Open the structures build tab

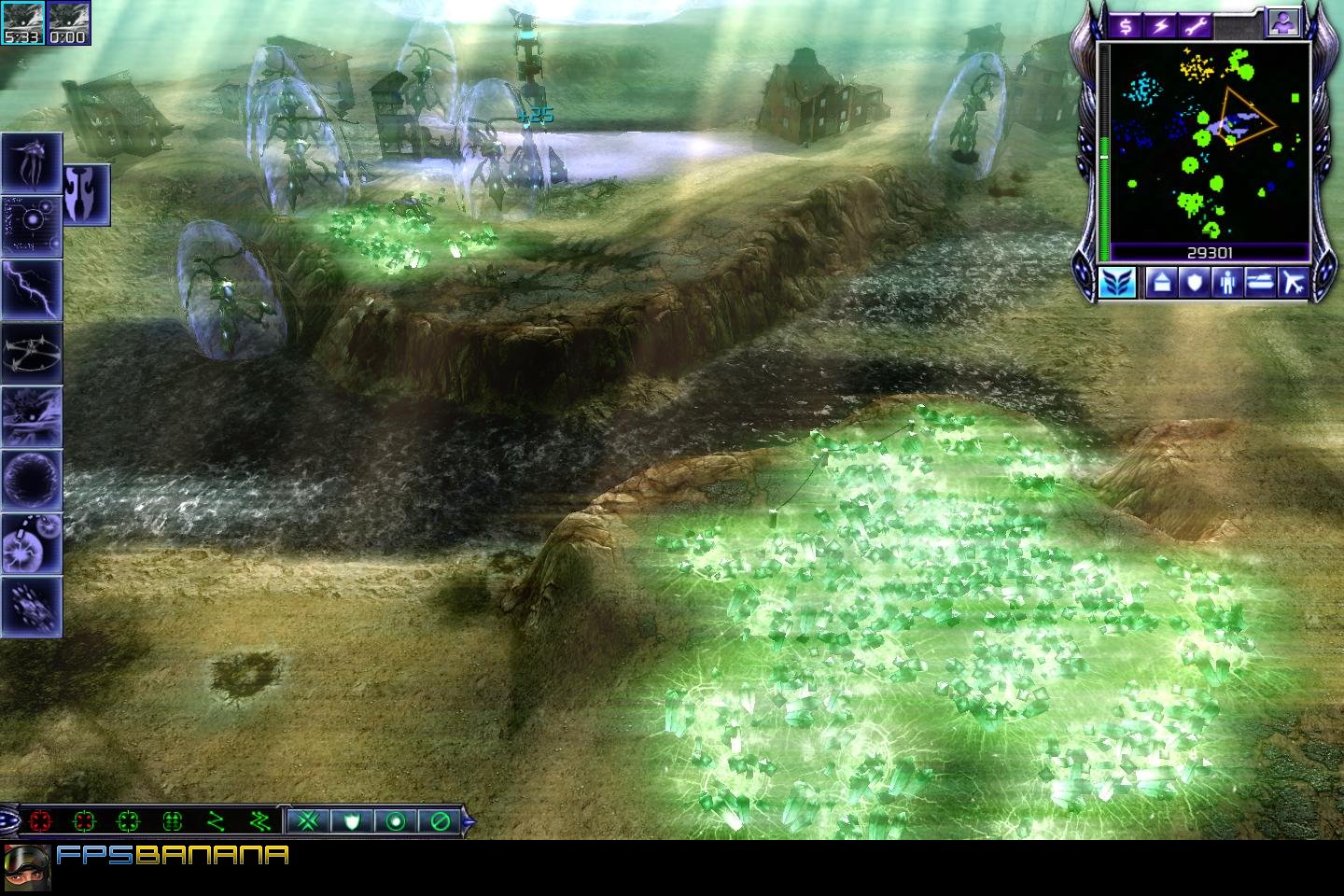point(1163,285)
